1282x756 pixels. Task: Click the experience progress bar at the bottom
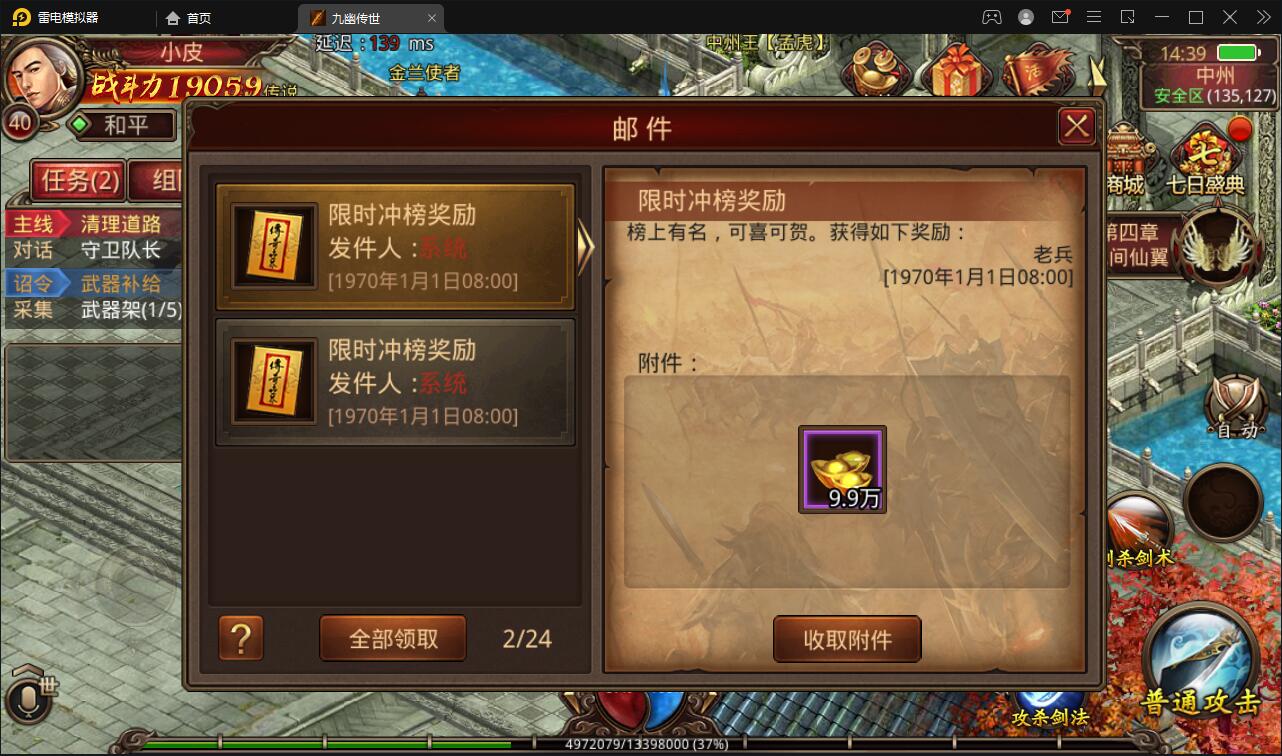pos(641,744)
